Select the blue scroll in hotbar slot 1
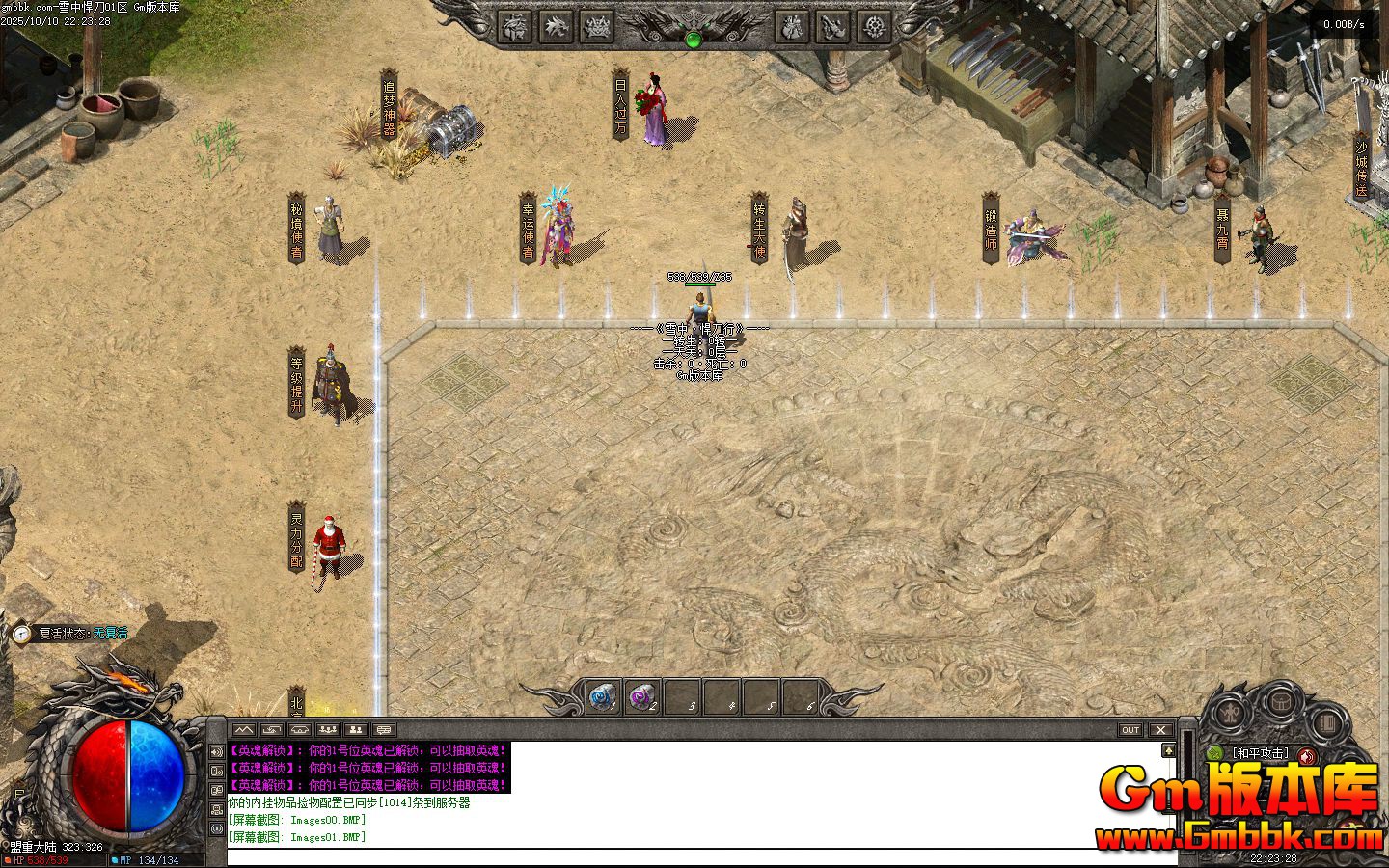 click(x=604, y=696)
